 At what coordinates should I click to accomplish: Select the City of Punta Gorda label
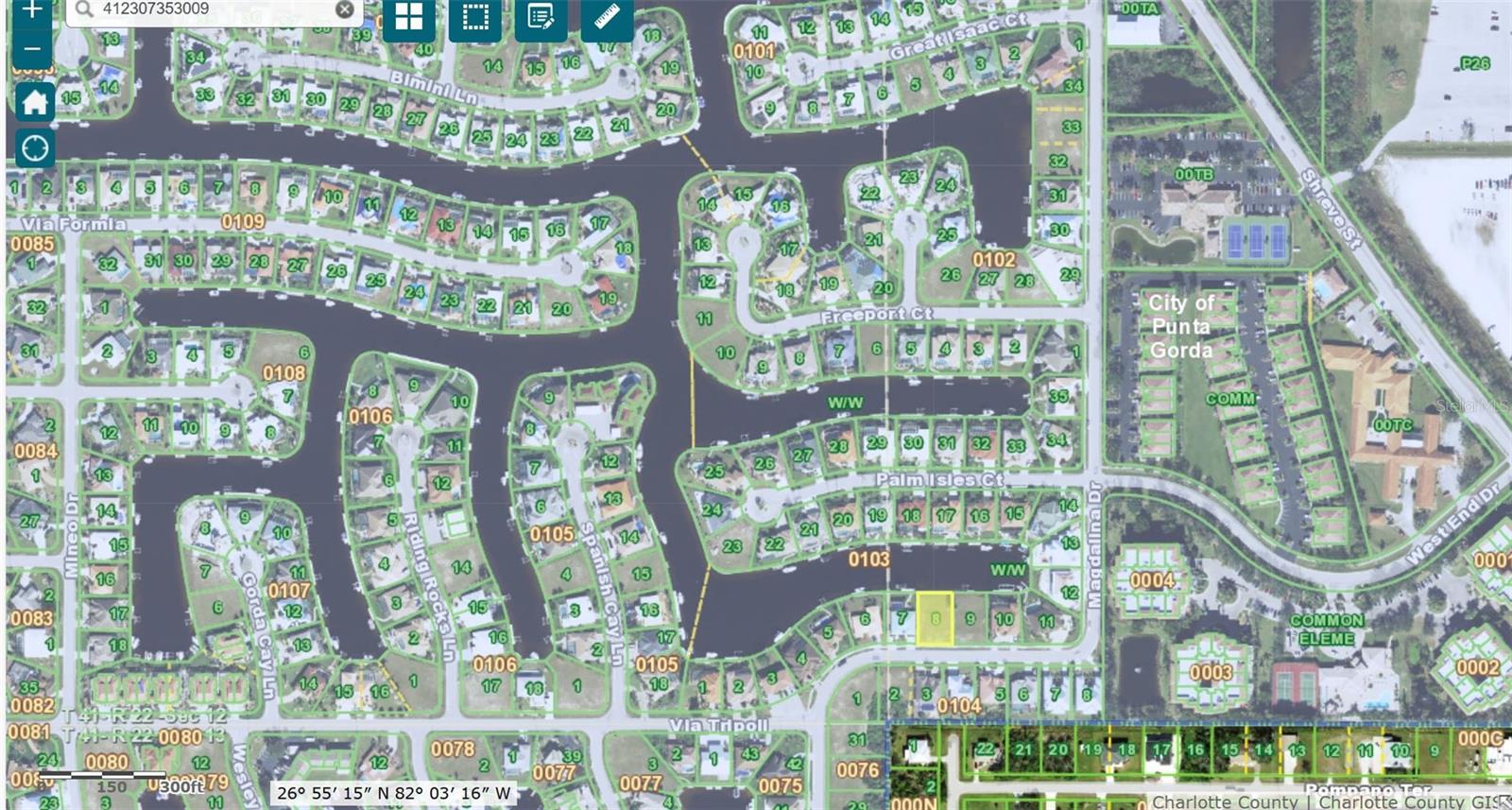[1181, 325]
